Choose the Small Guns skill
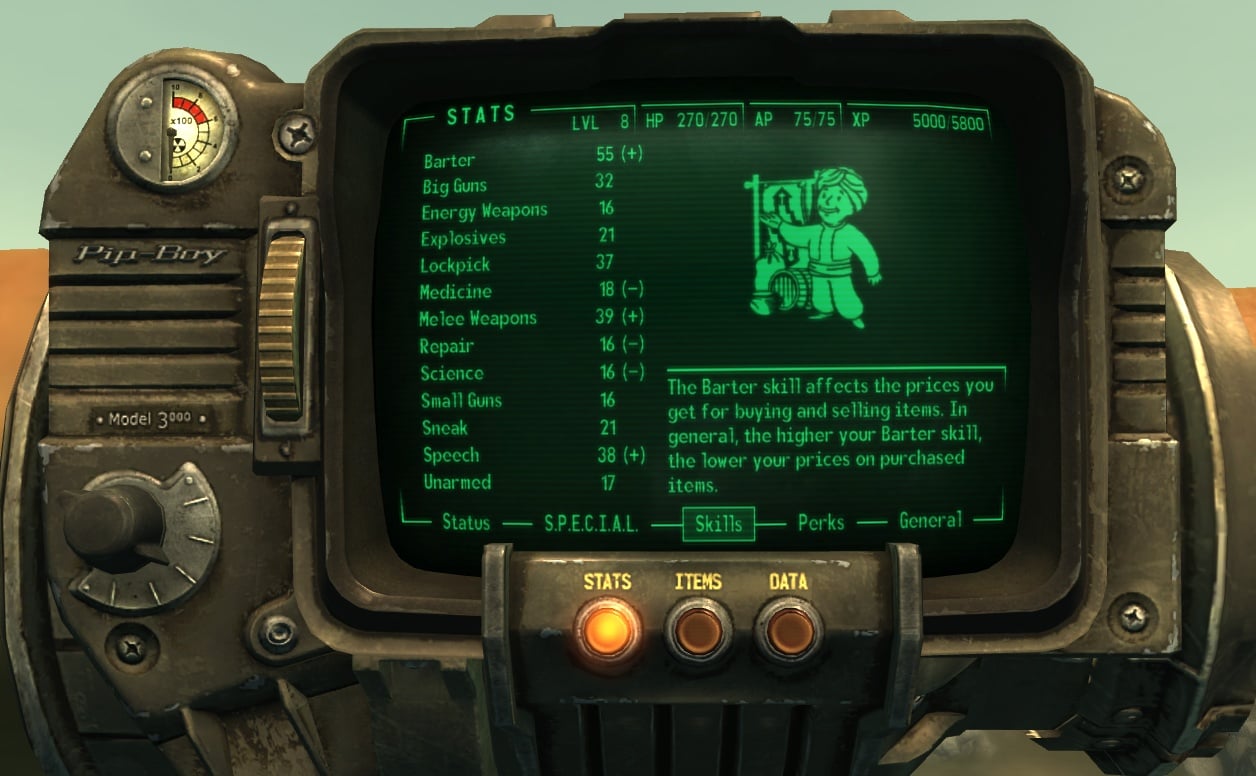 (461, 400)
